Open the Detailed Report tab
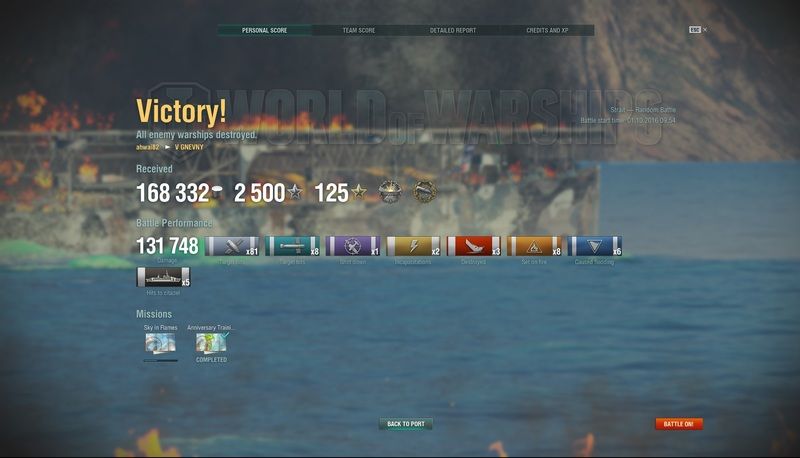Screen dimensions: 800x458 (453, 30)
